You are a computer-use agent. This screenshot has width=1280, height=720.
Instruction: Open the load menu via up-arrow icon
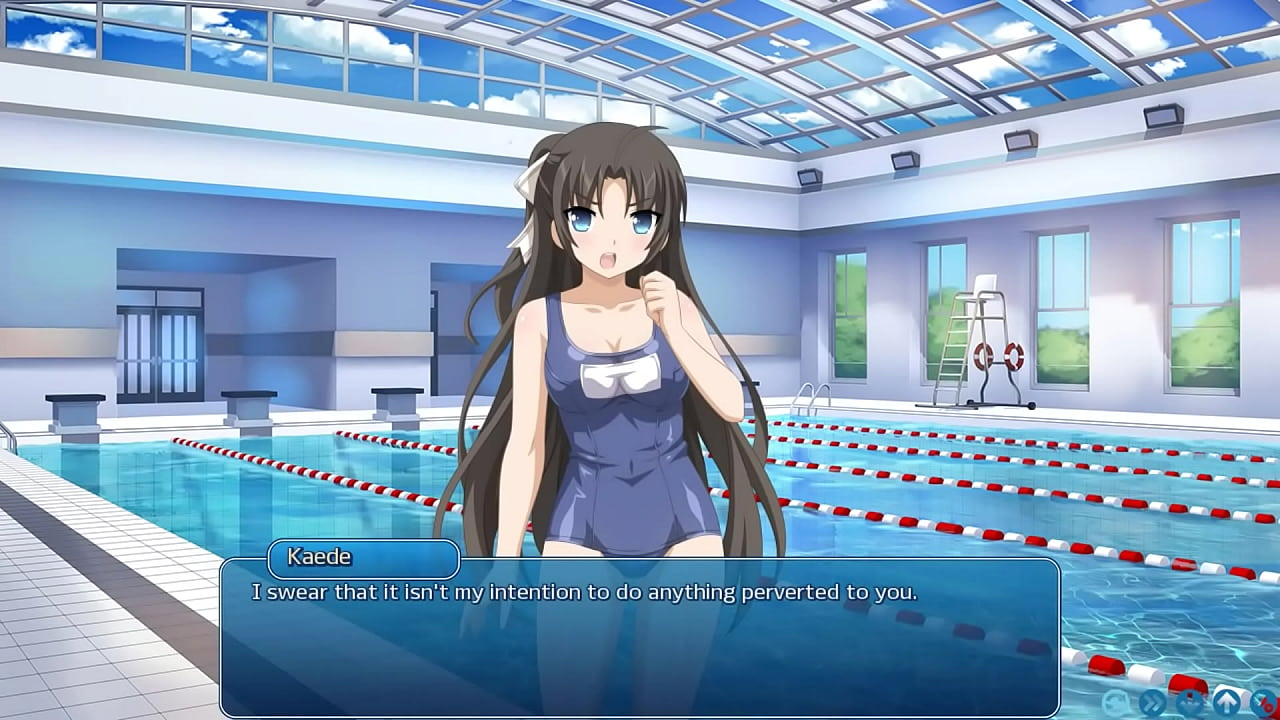point(1227,701)
